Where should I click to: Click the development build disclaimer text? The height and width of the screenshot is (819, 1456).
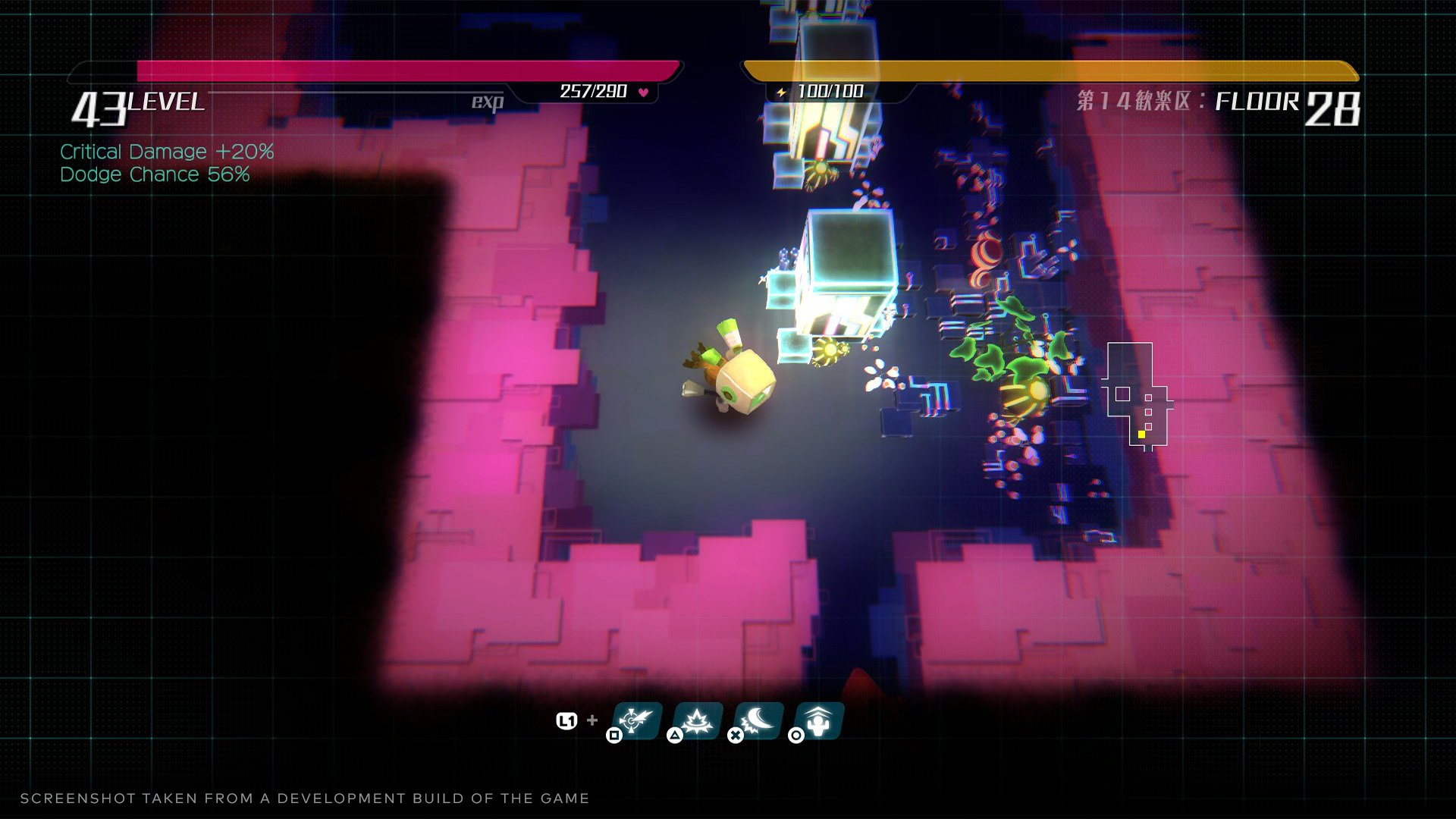pos(306,798)
